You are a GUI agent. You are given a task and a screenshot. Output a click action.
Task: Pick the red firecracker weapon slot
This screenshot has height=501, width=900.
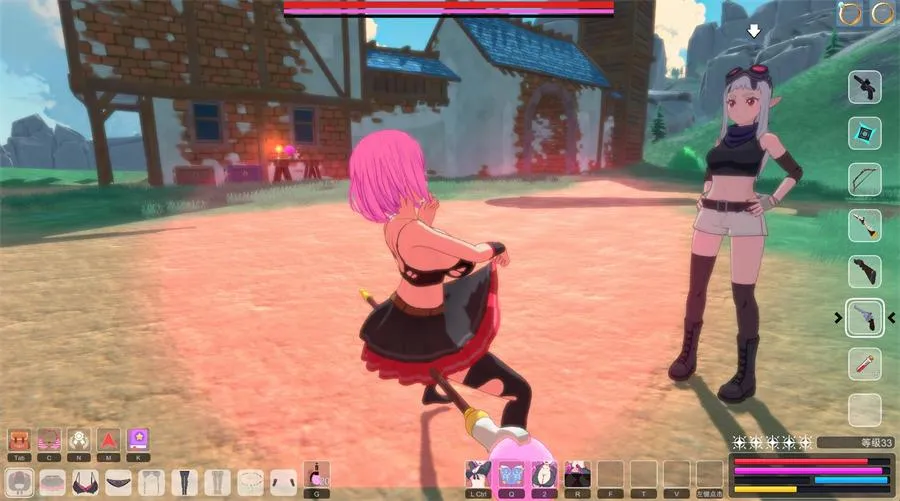[864, 364]
